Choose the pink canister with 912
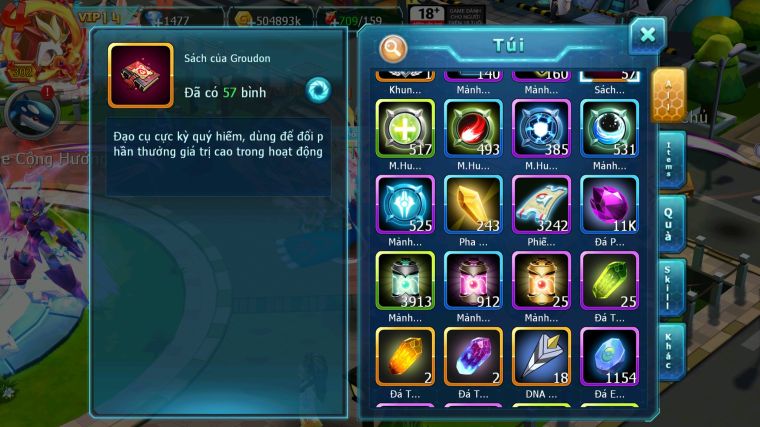This screenshot has width=760, height=427. click(472, 280)
